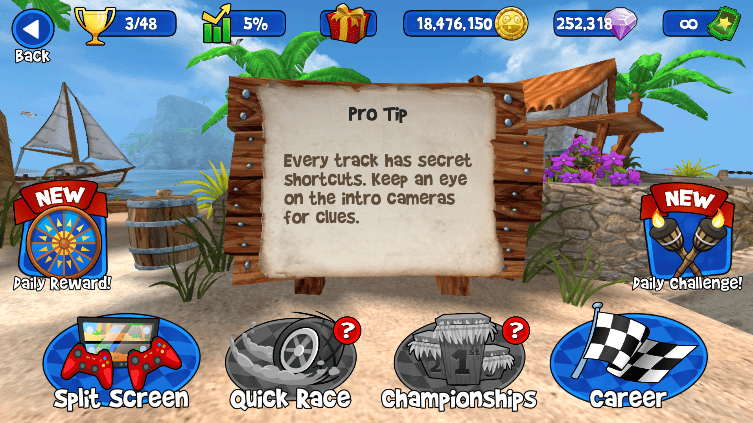Image resolution: width=753 pixels, height=423 pixels.
Task: Open the Championships mode
Action: click(x=458, y=360)
